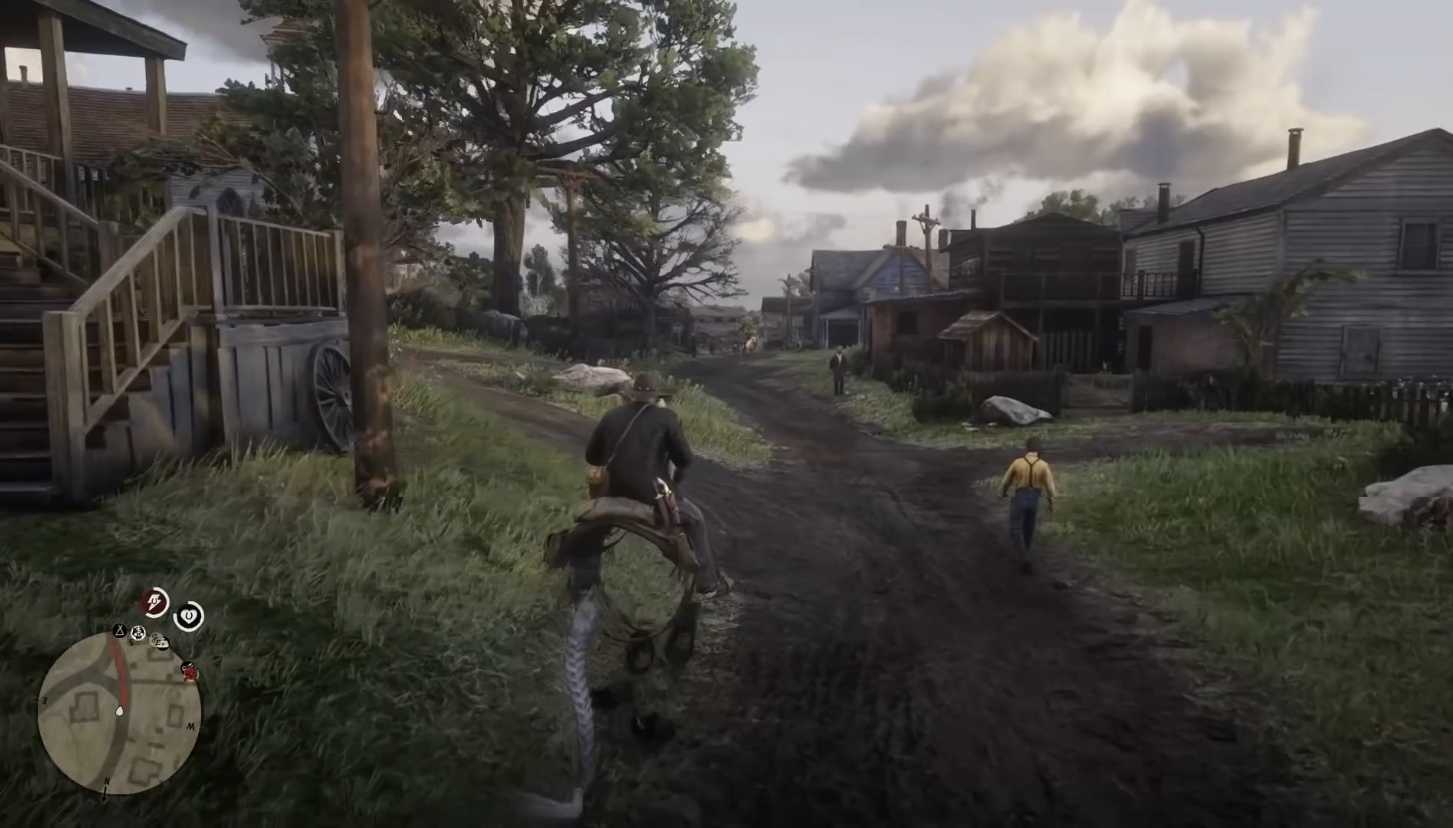The width and height of the screenshot is (1453, 828).
Task: Open the circular minimap
Action: coord(119,713)
